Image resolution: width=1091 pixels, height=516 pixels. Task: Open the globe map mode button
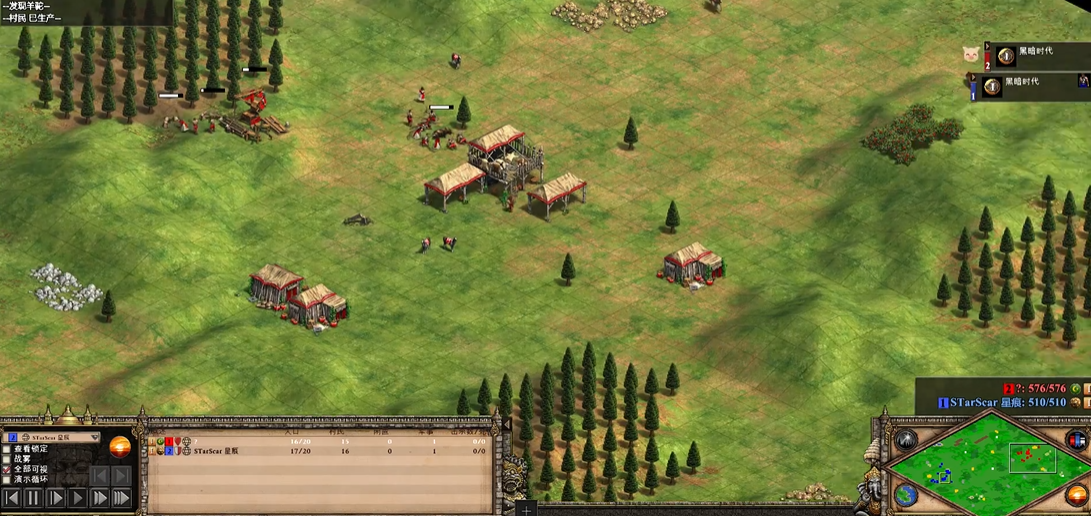[905, 495]
